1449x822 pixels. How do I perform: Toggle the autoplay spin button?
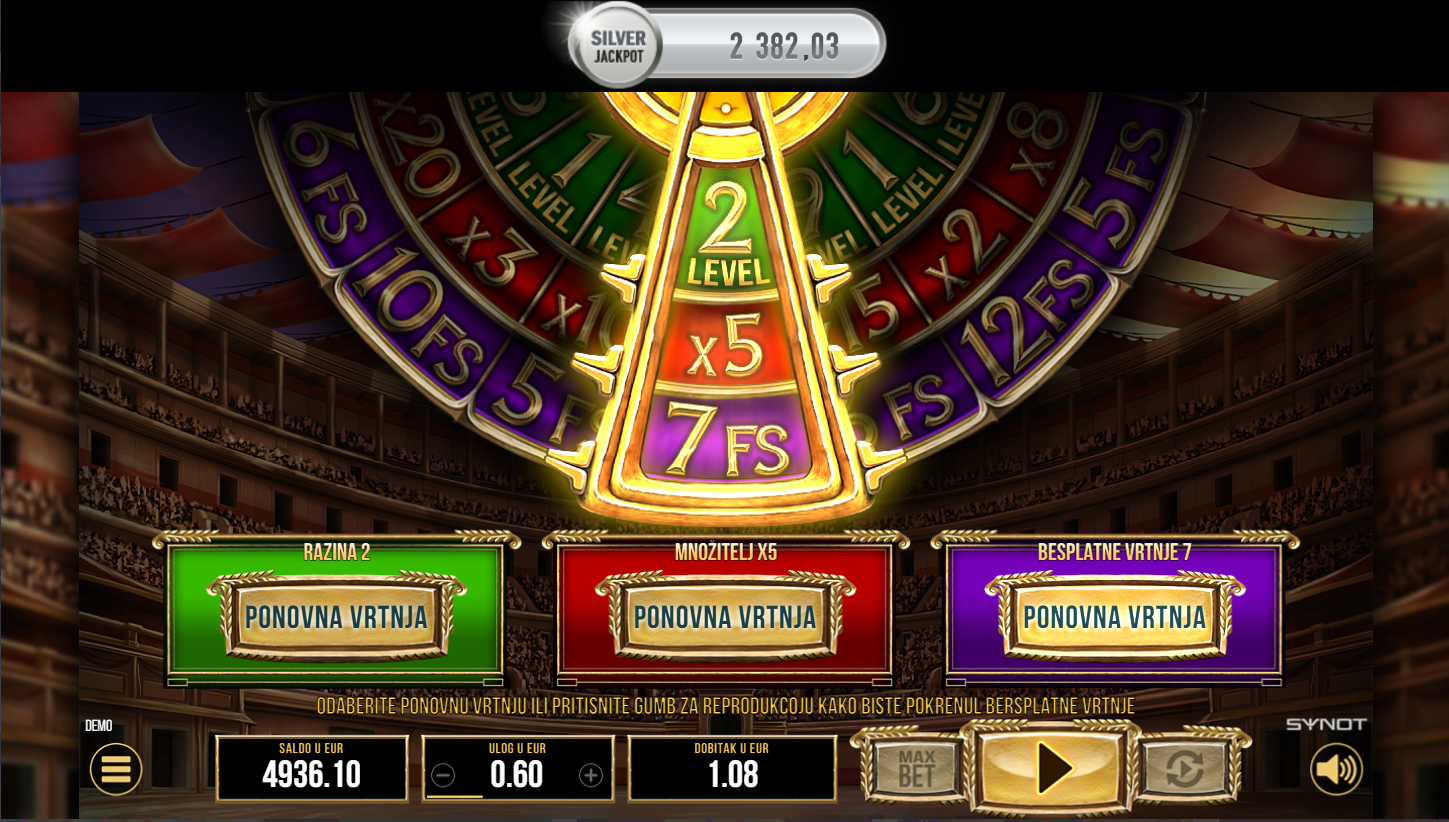click(1187, 769)
